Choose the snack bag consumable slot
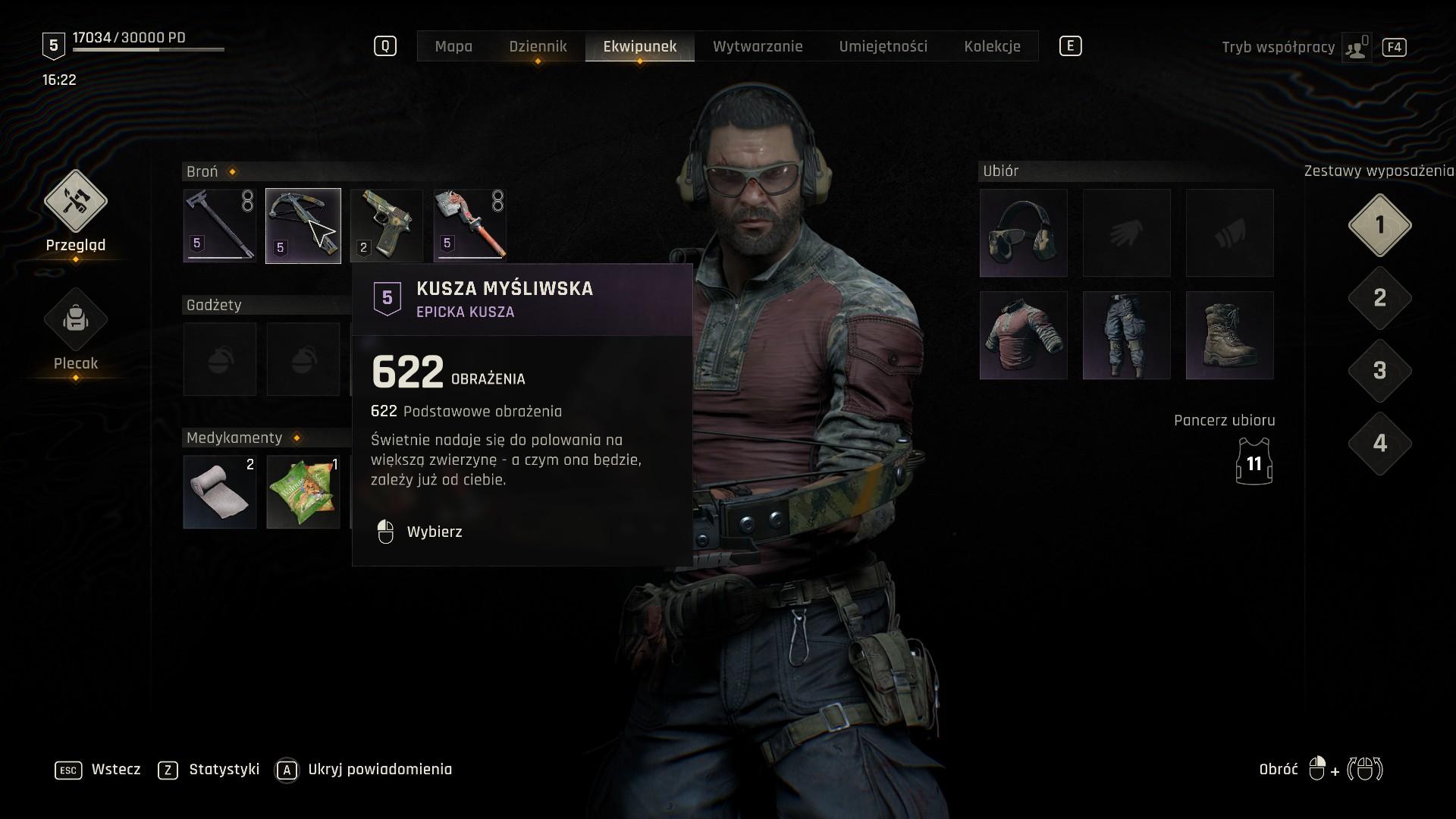 pos(303,491)
